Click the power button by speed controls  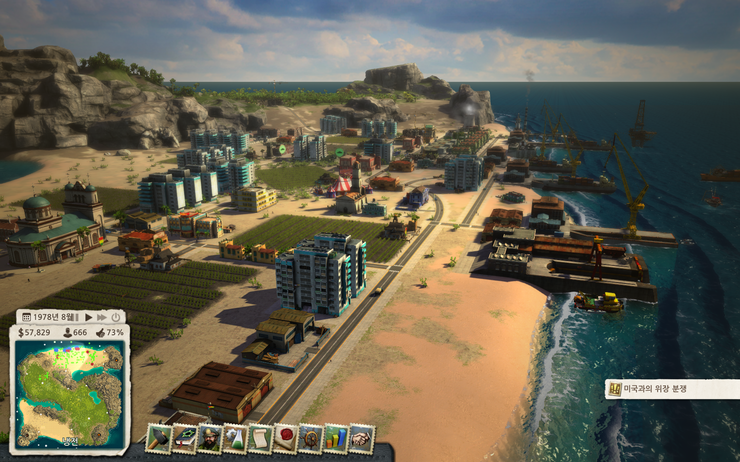(116, 317)
